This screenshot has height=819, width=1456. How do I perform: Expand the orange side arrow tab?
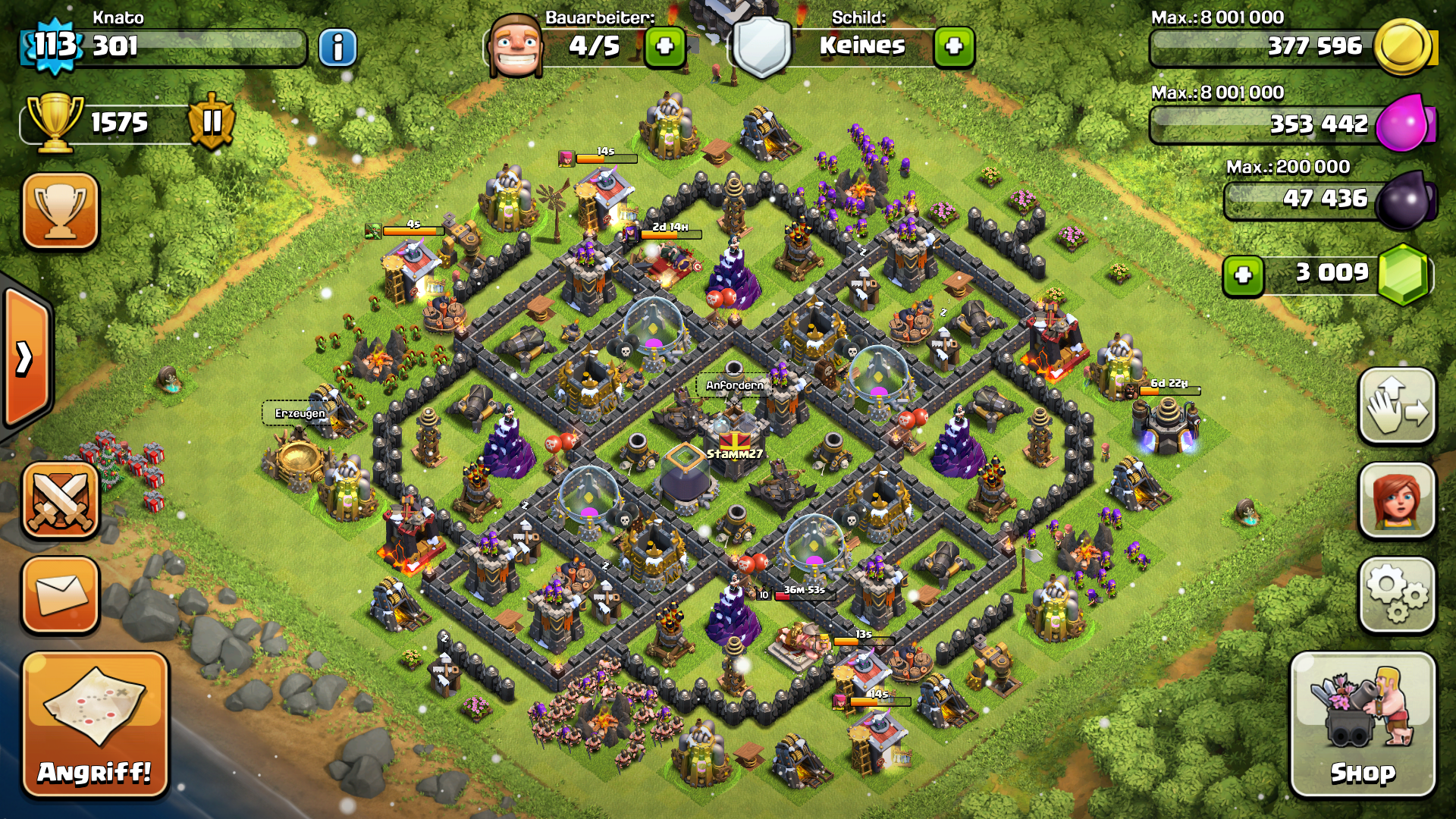coord(27,358)
